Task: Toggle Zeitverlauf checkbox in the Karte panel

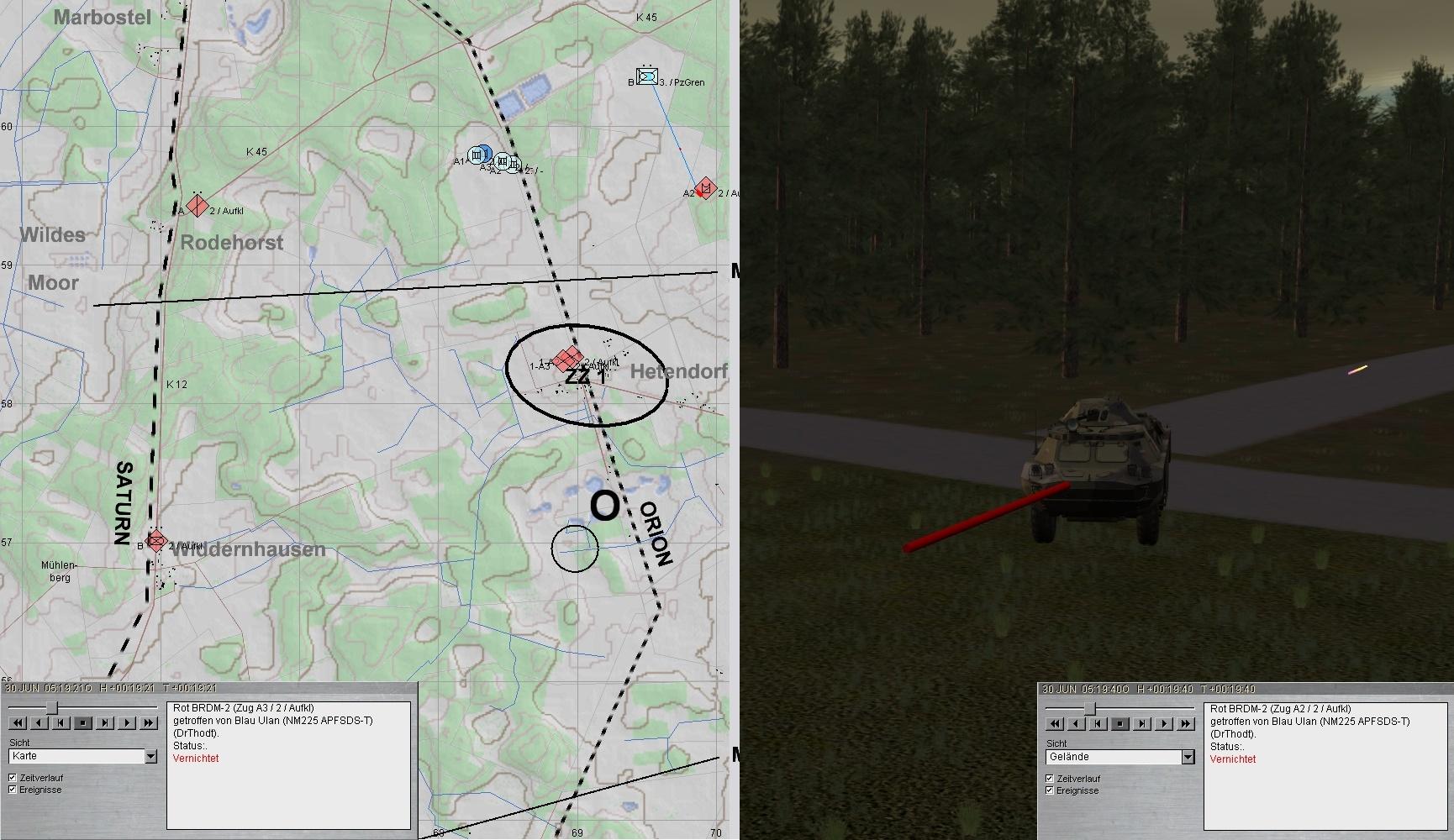Action: (13, 778)
